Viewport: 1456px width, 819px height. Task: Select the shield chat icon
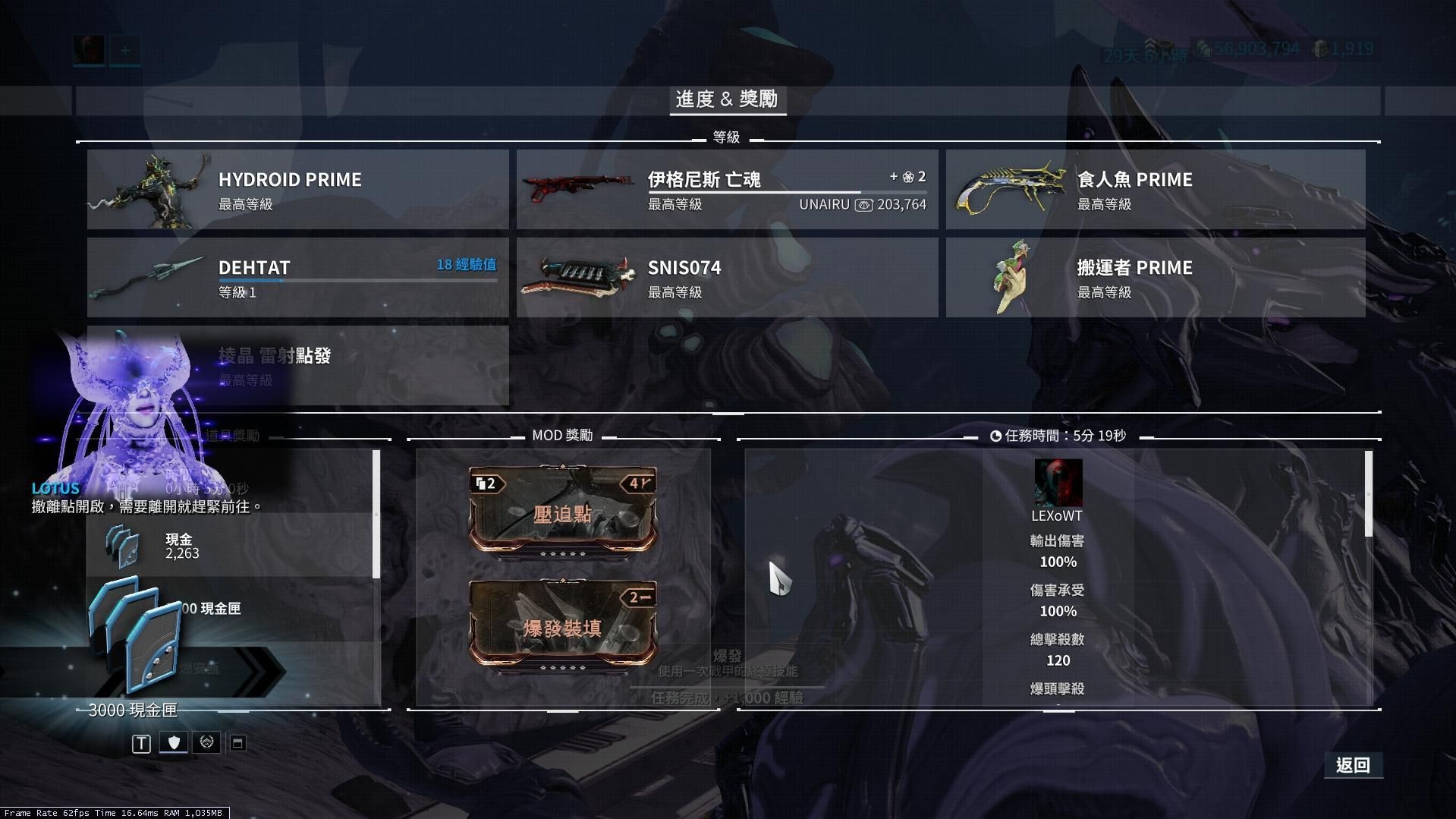[173, 743]
